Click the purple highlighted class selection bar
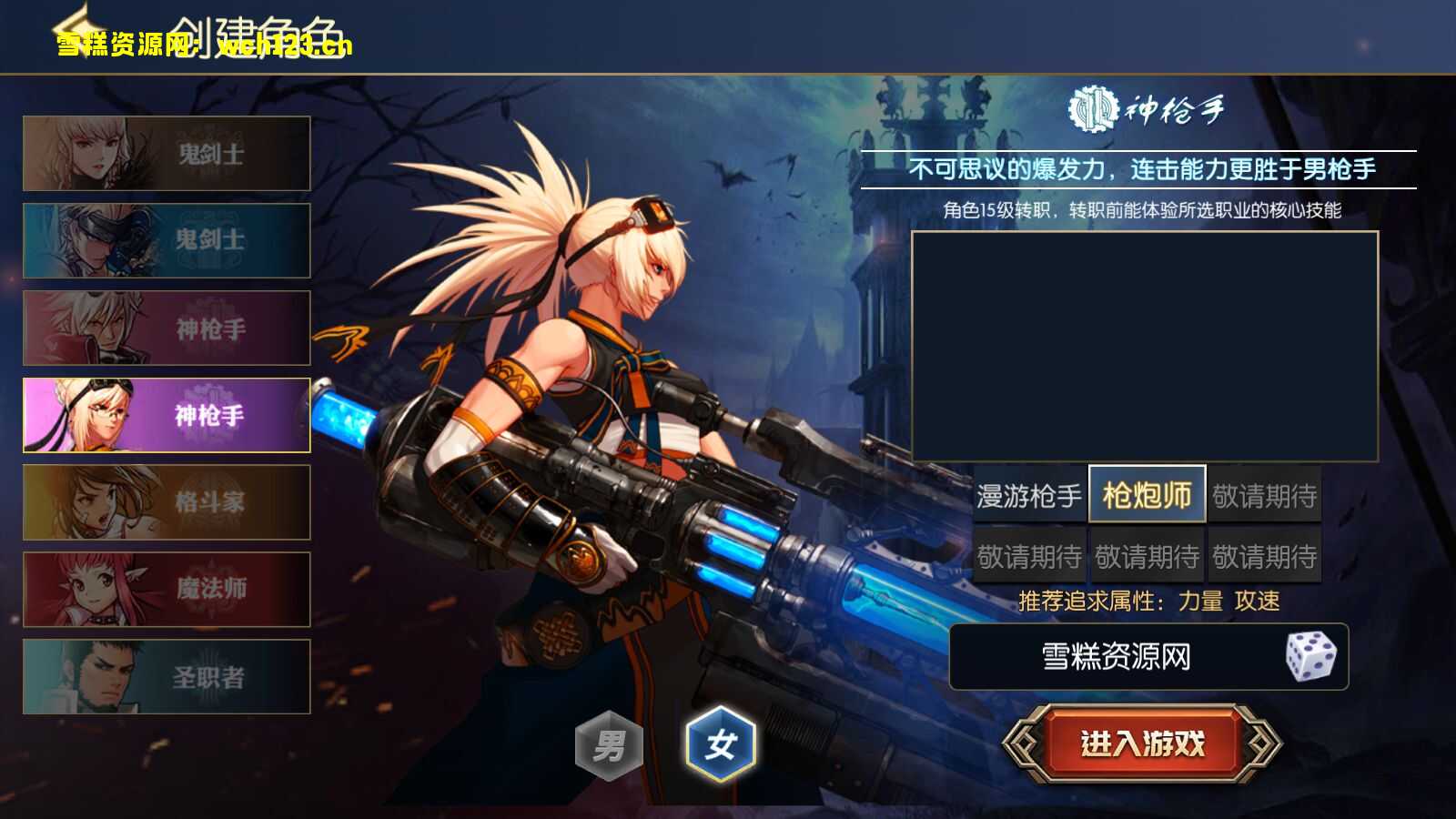 167,416
